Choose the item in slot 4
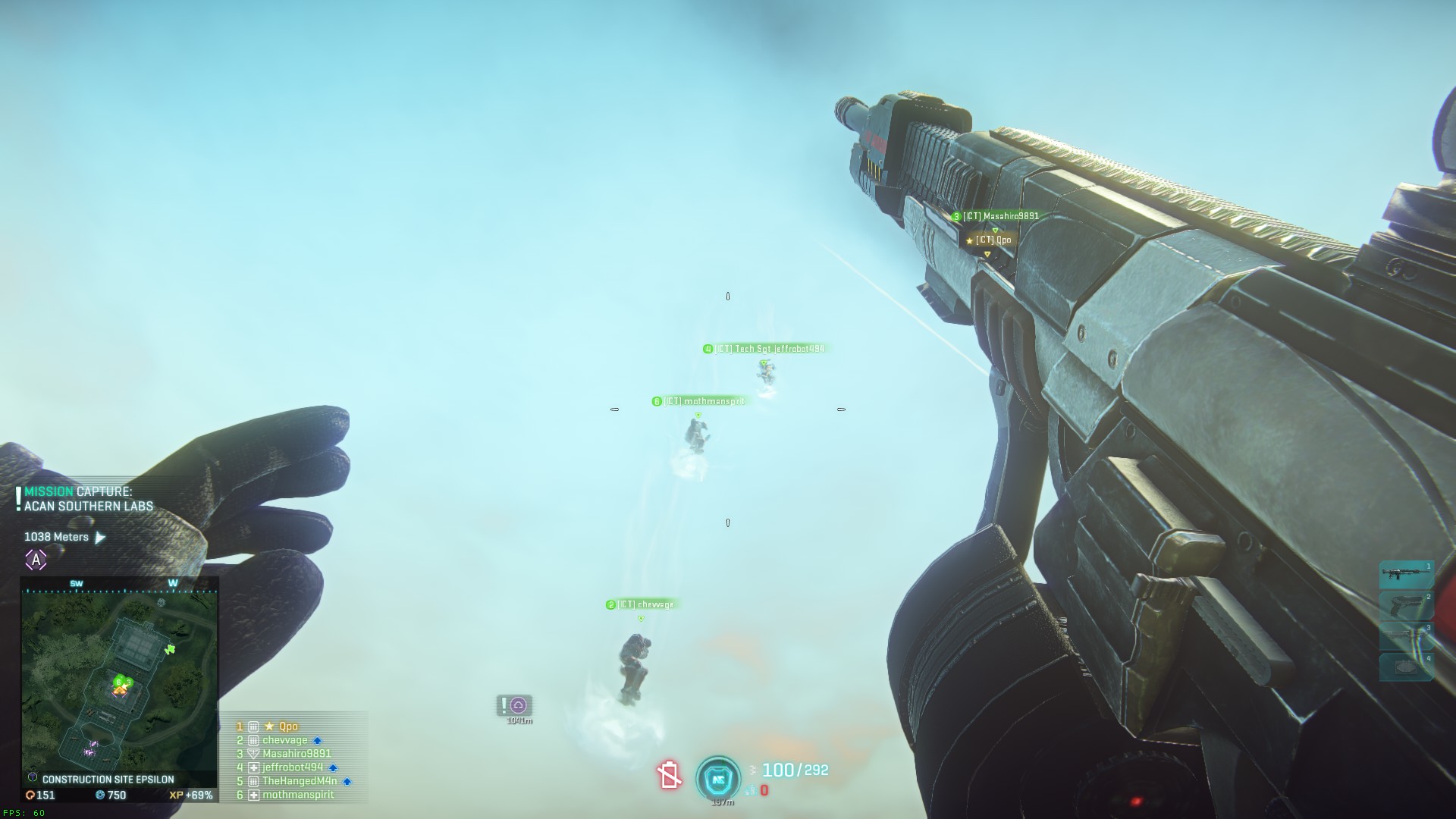 click(x=1405, y=667)
